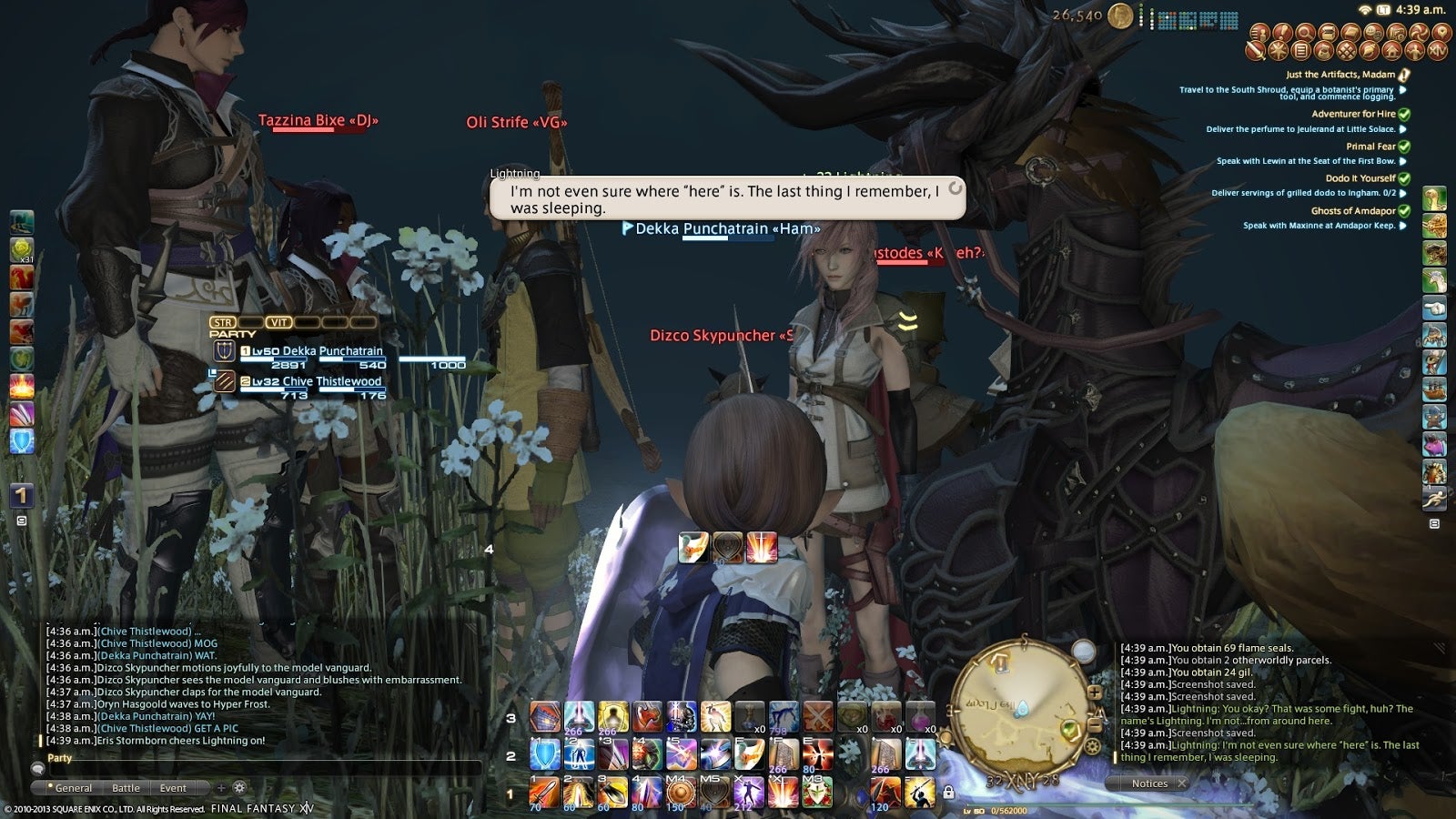Click the checkmark next to Primal Fear

click(1404, 147)
